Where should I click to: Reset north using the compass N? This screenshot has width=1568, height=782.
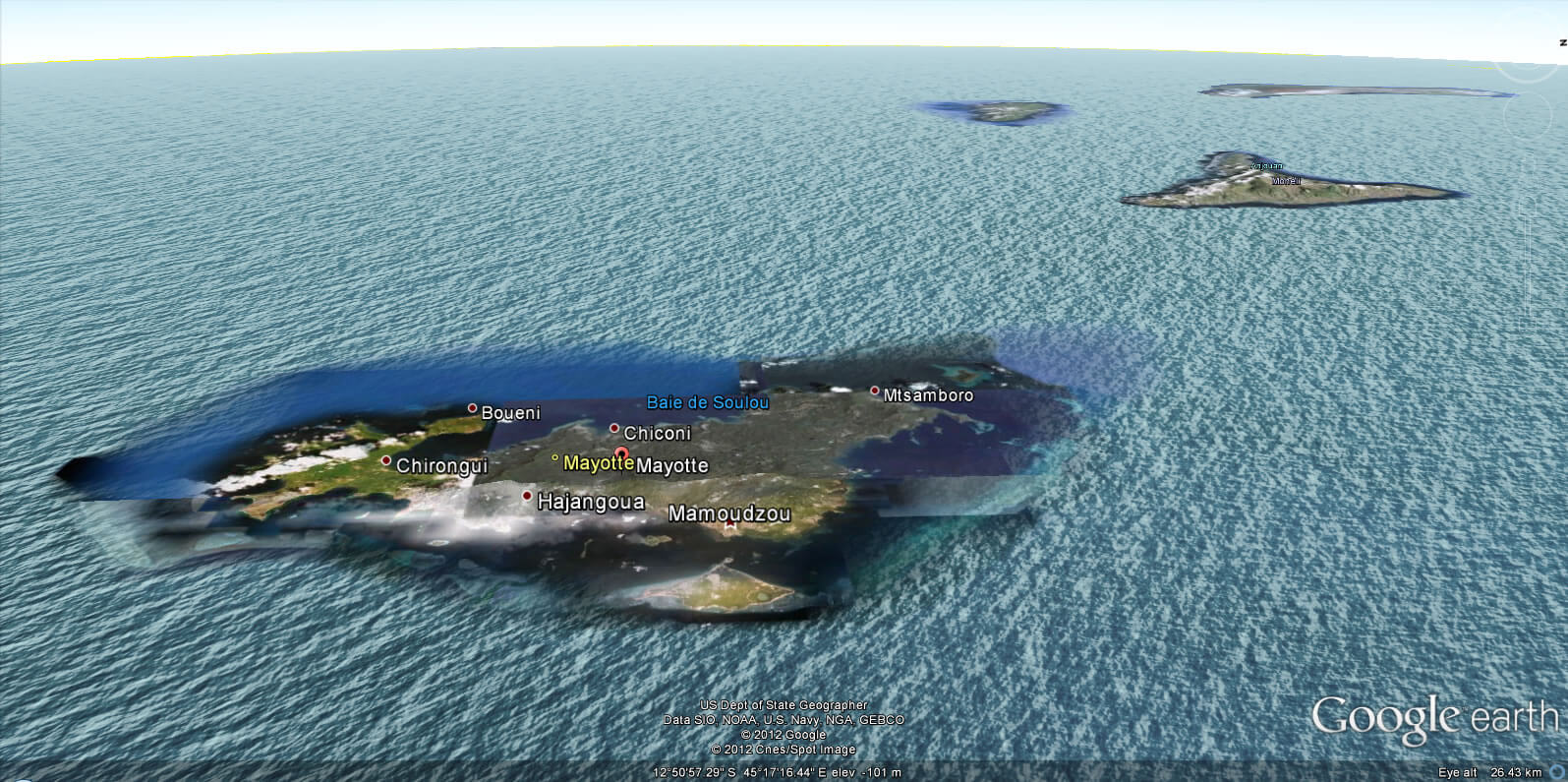[x=1562, y=42]
